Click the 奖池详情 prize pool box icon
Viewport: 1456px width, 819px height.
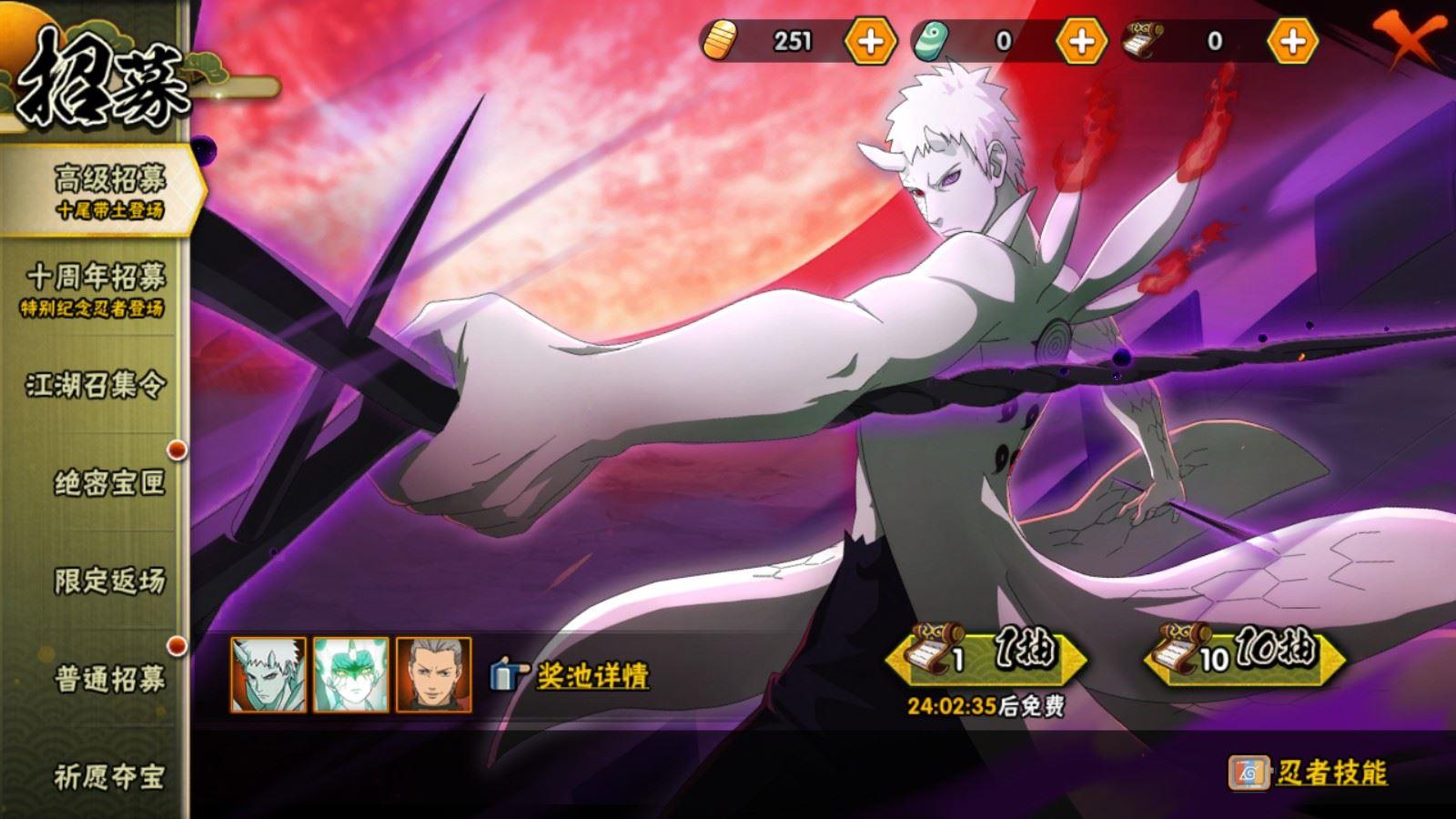coord(507,673)
